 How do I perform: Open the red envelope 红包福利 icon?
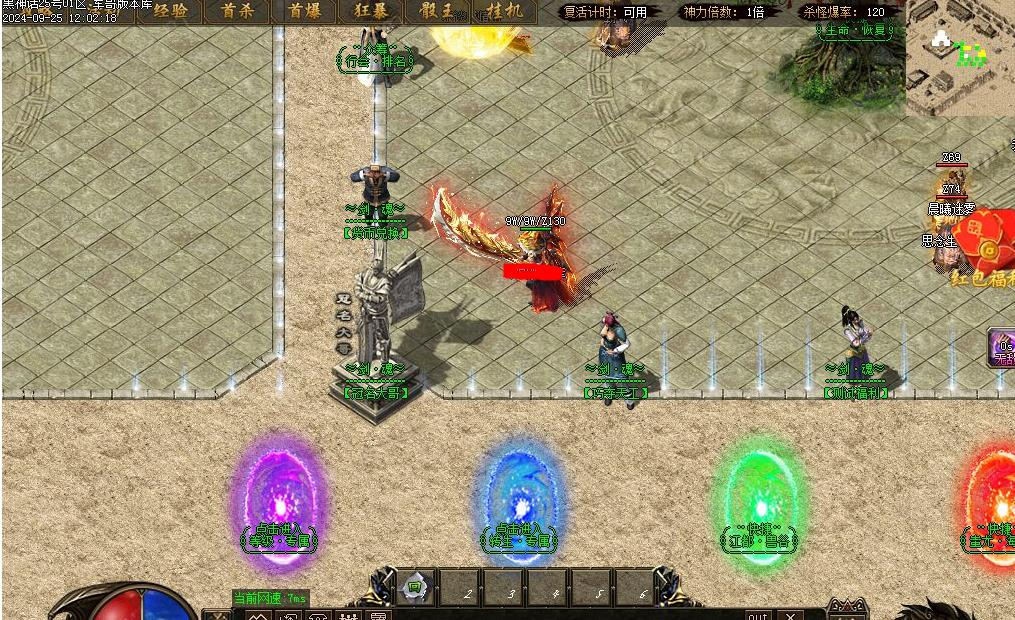click(985, 250)
